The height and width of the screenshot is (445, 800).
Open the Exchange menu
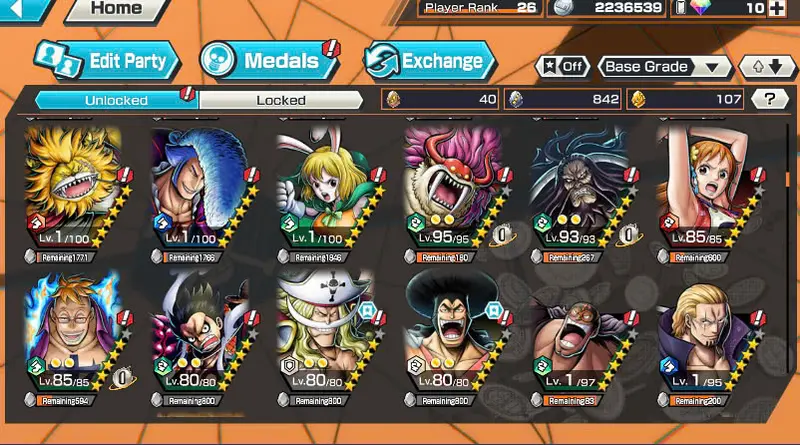[x=428, y=61]
